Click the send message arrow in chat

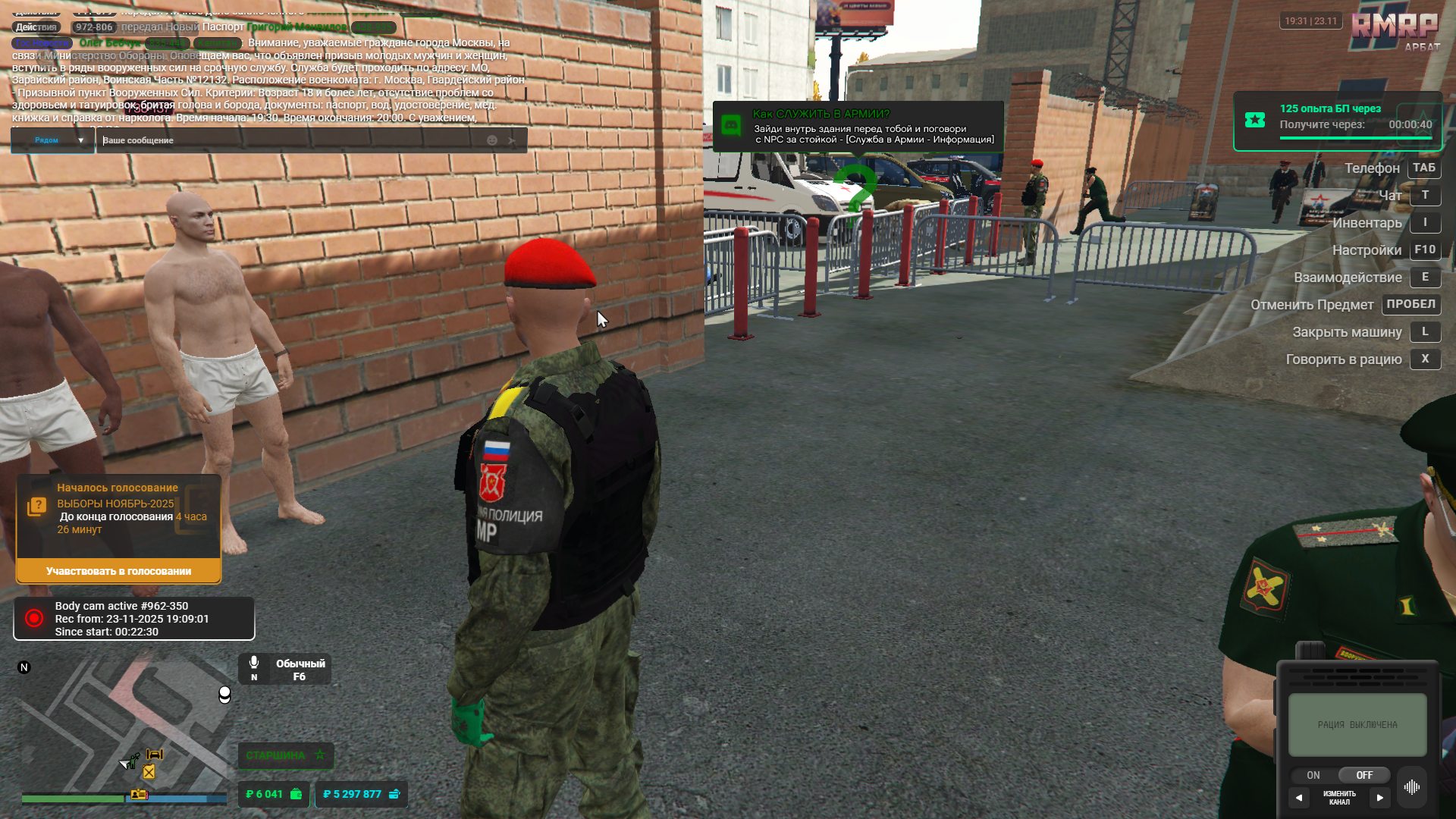pyautogui.click(x=513, y=140)
